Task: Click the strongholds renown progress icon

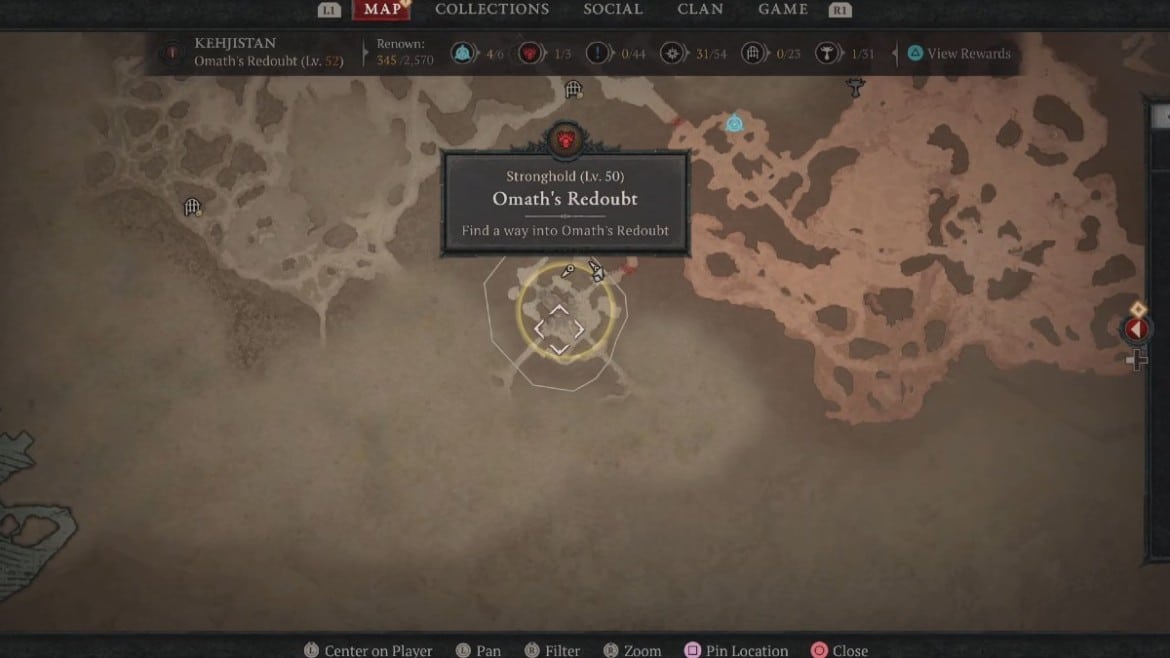Action: pos(529,54)
